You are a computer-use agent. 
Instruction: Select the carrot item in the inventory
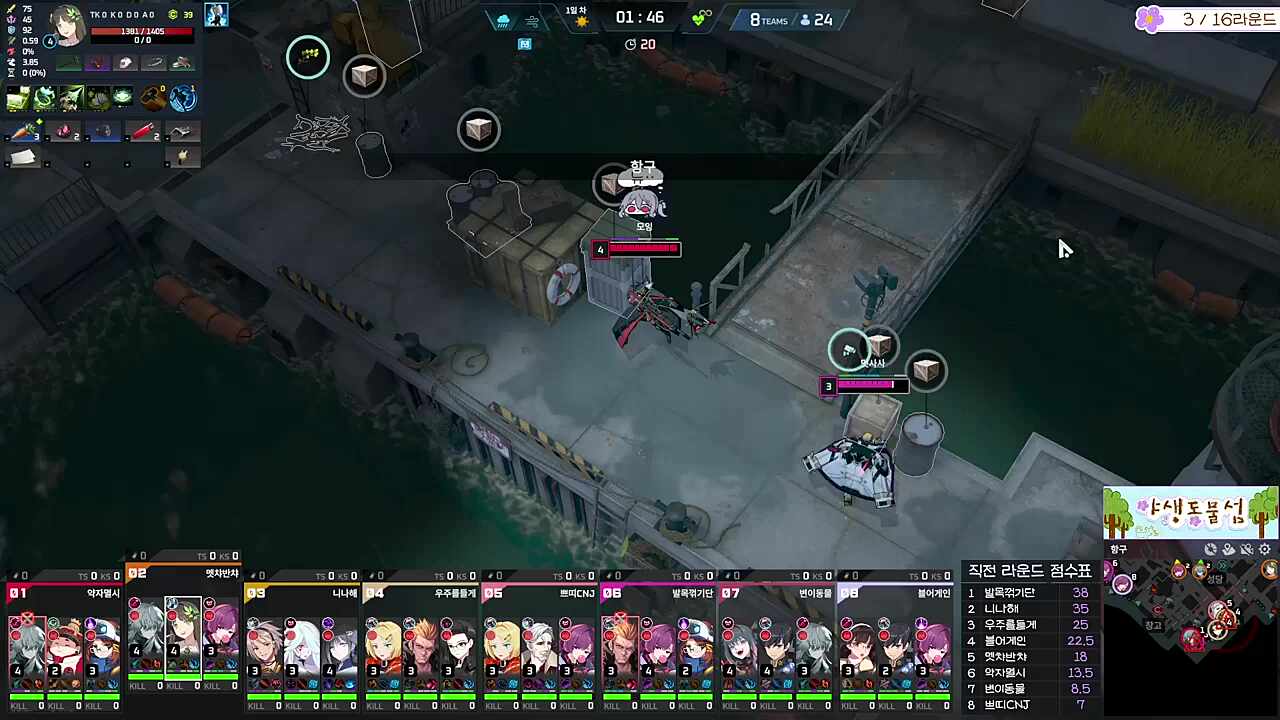[24, 131]
